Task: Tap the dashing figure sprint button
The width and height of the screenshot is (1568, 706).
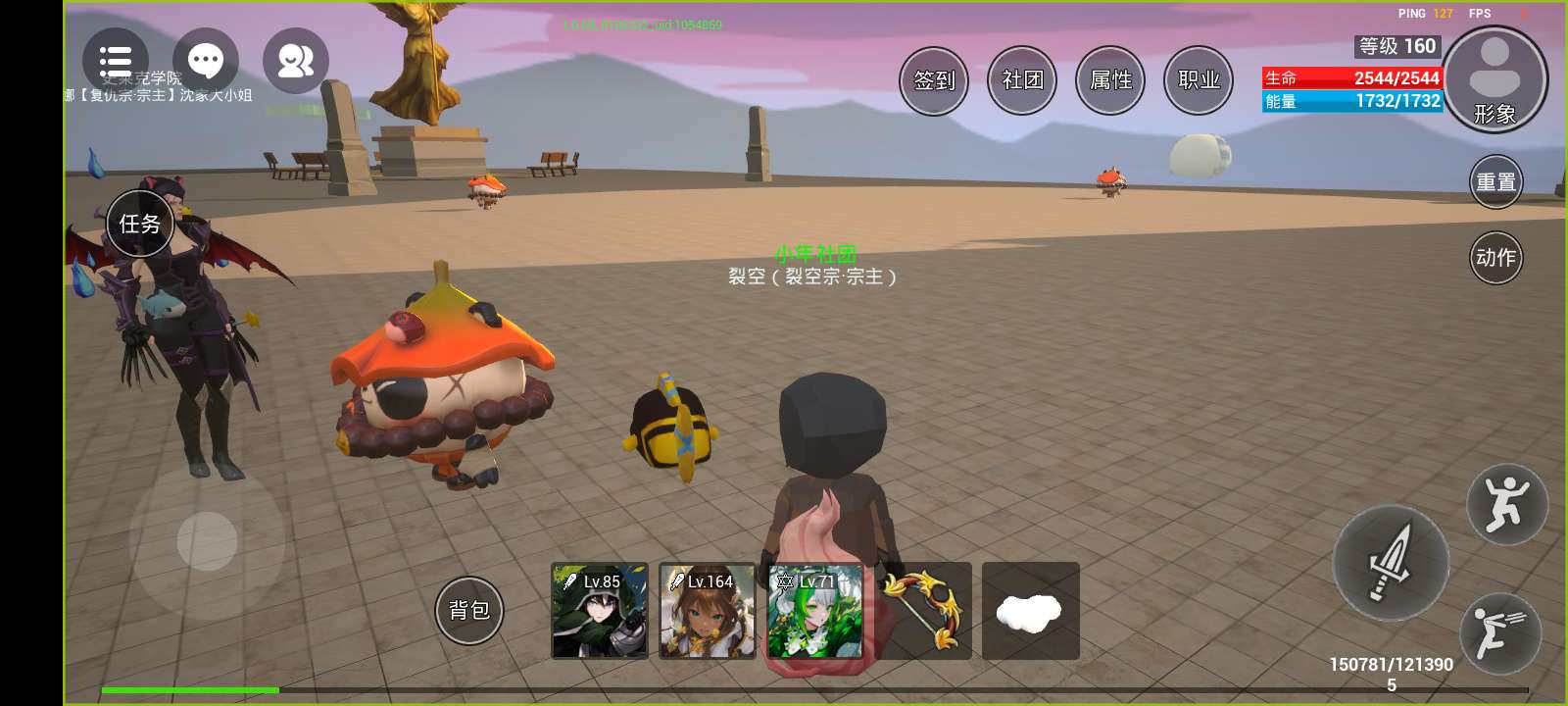Action: point(1500,633)
